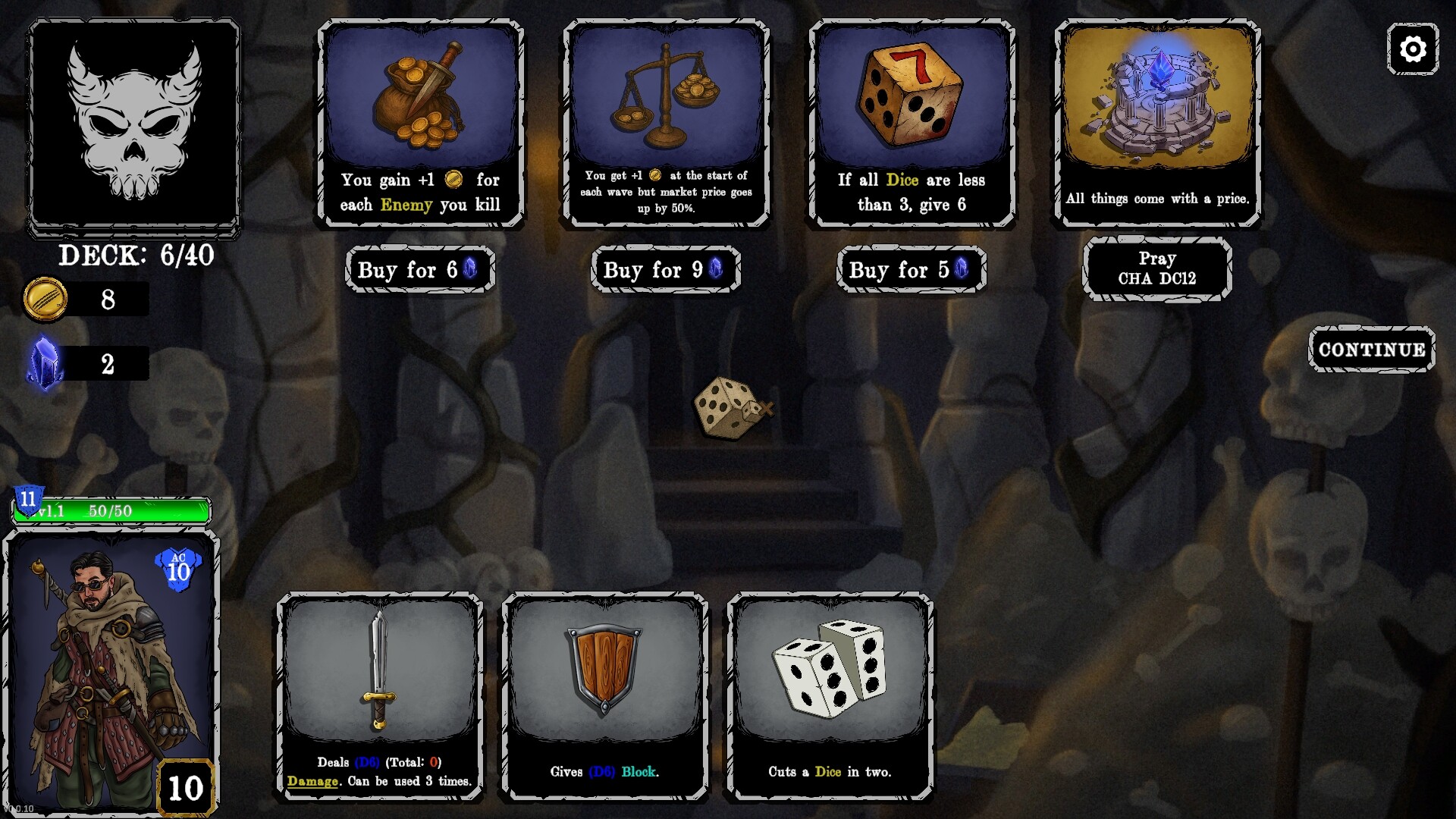Continue to the next wave

point(1371,350)
